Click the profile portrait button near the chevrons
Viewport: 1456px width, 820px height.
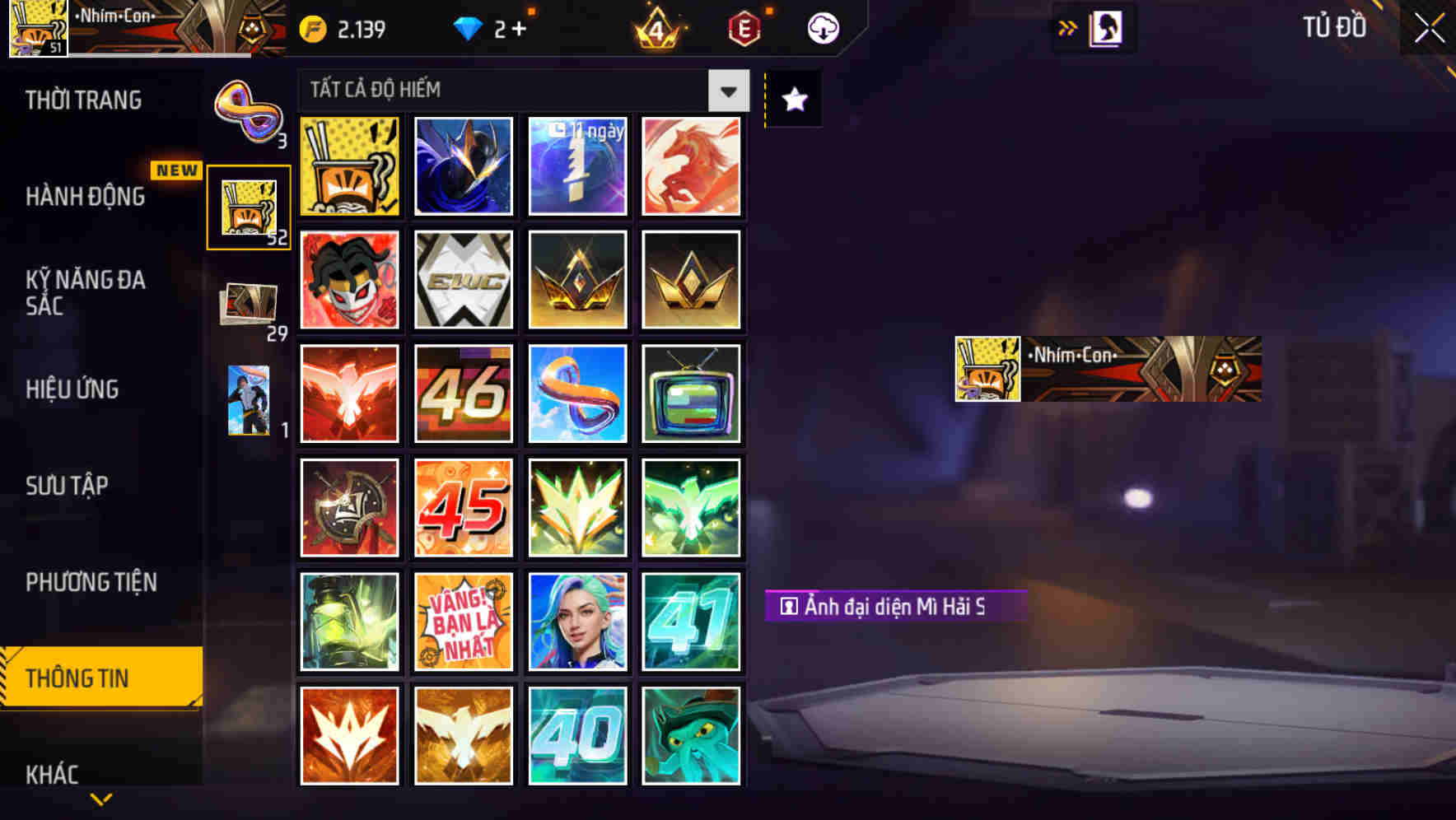click(1107, 27)
